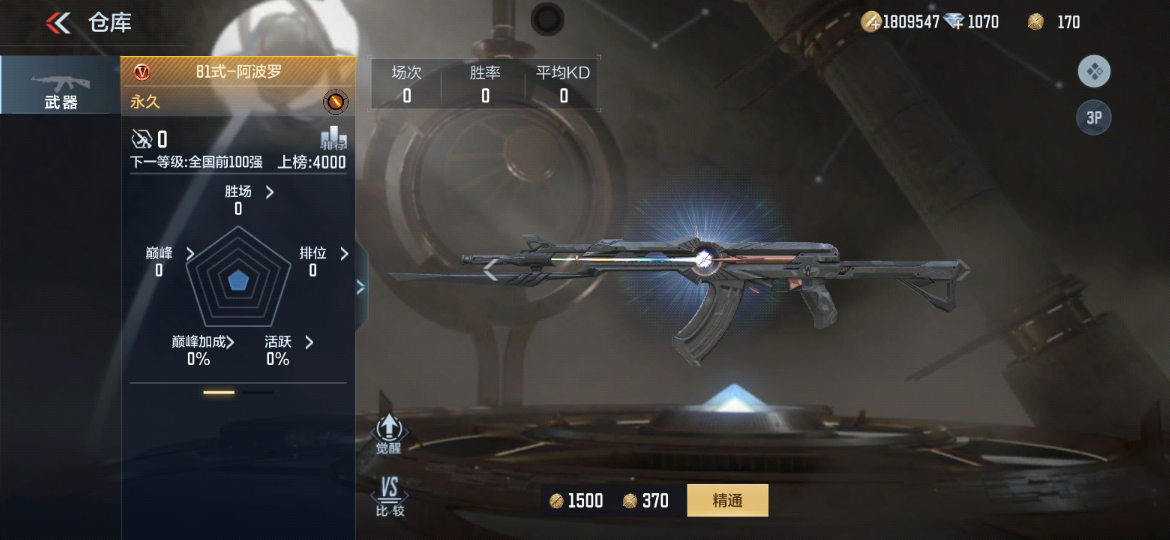Click the round orange icon beside 永久

tap(335, 102)
